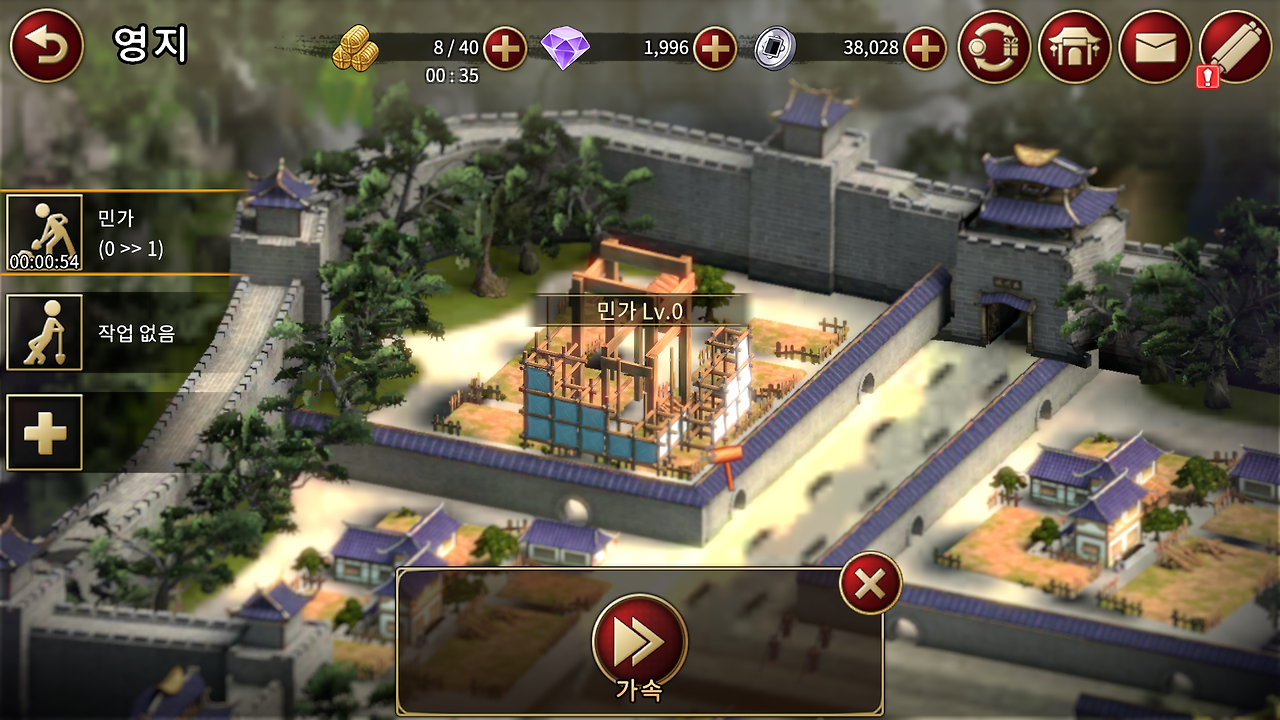Open the building menu via gate icon
This screenshot has height=720, width=1280.
pos(1072,46)
